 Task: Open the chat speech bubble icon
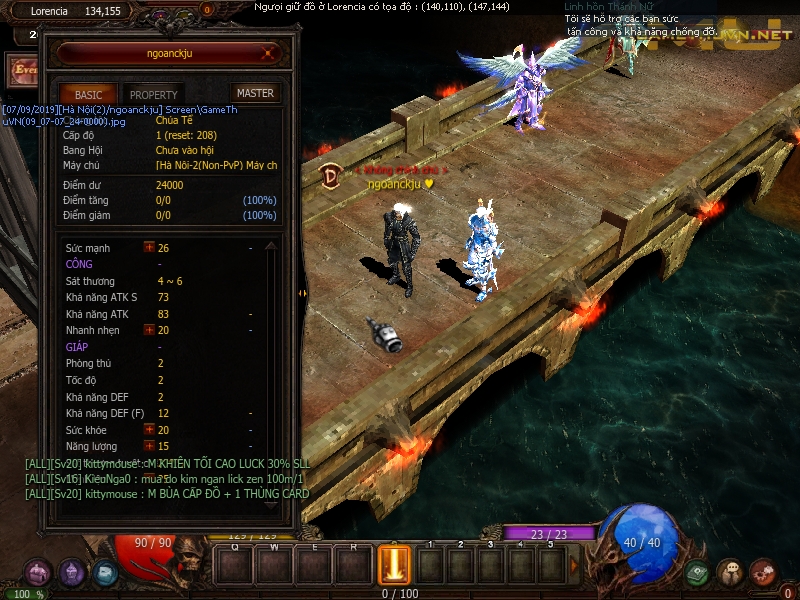click(x=730, y=573)
